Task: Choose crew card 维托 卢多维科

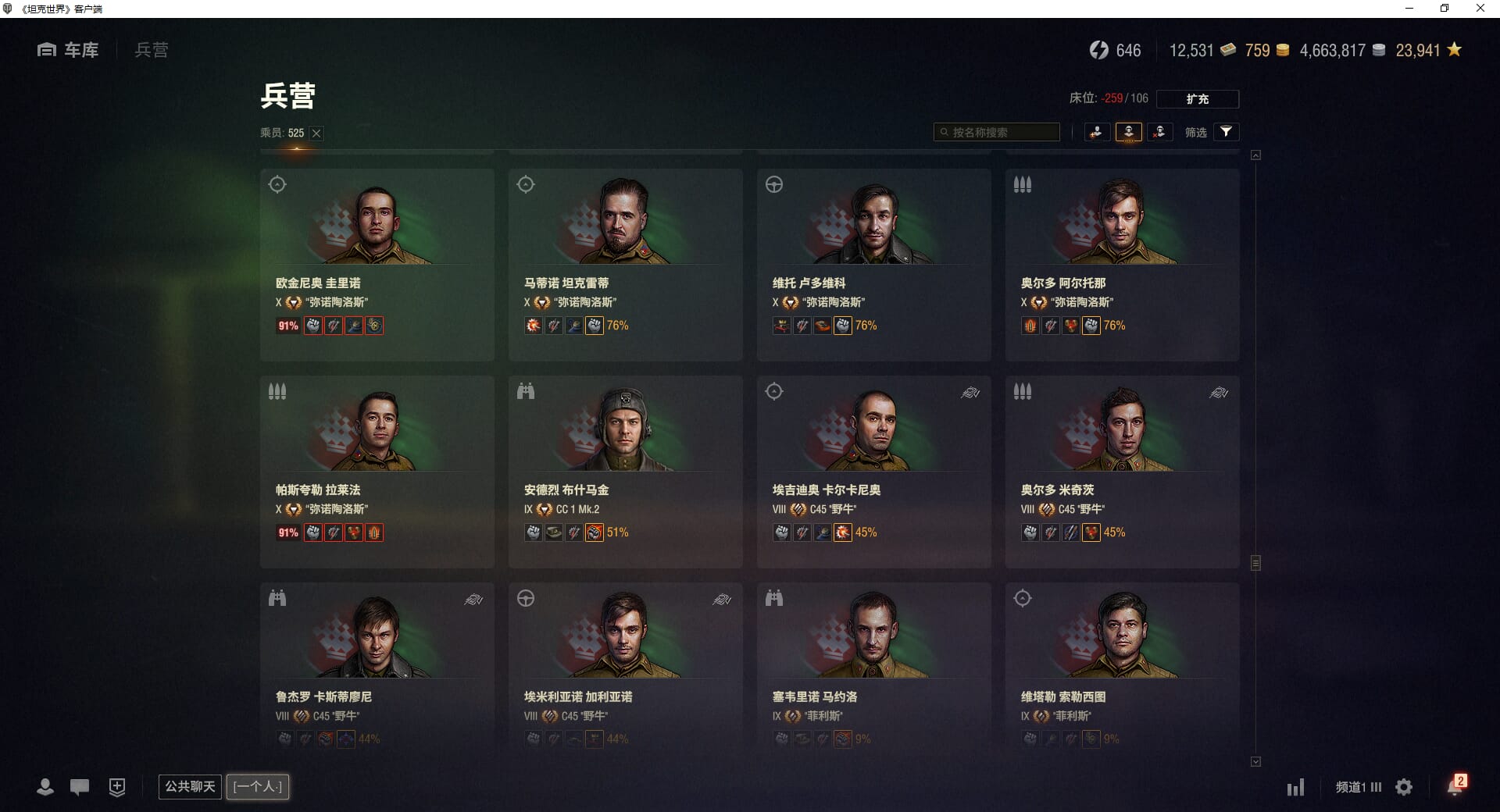Action: coord(873,264)
